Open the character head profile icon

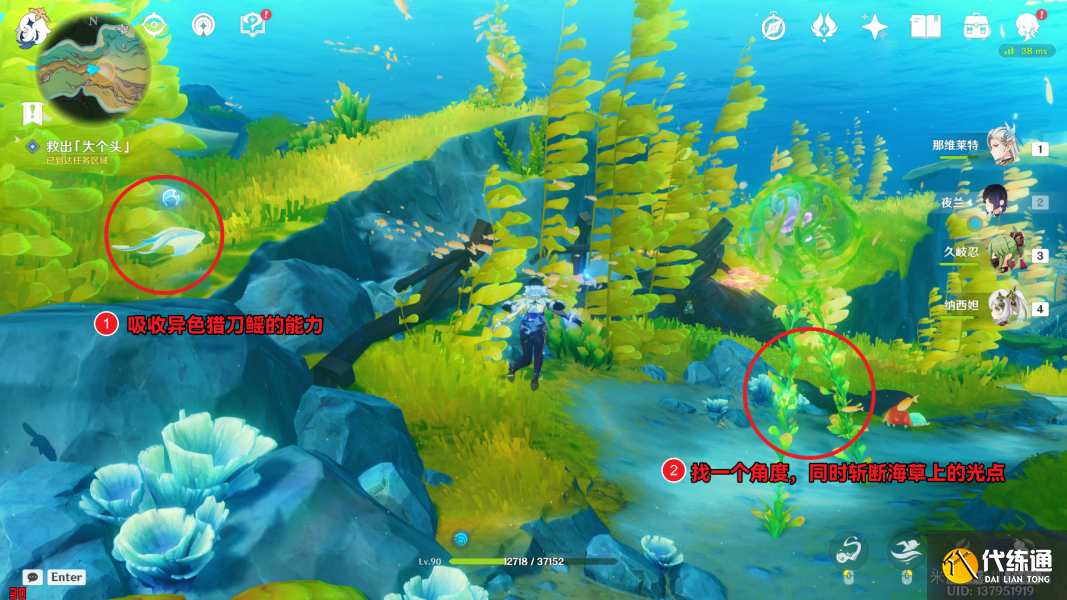[1026, 26]
